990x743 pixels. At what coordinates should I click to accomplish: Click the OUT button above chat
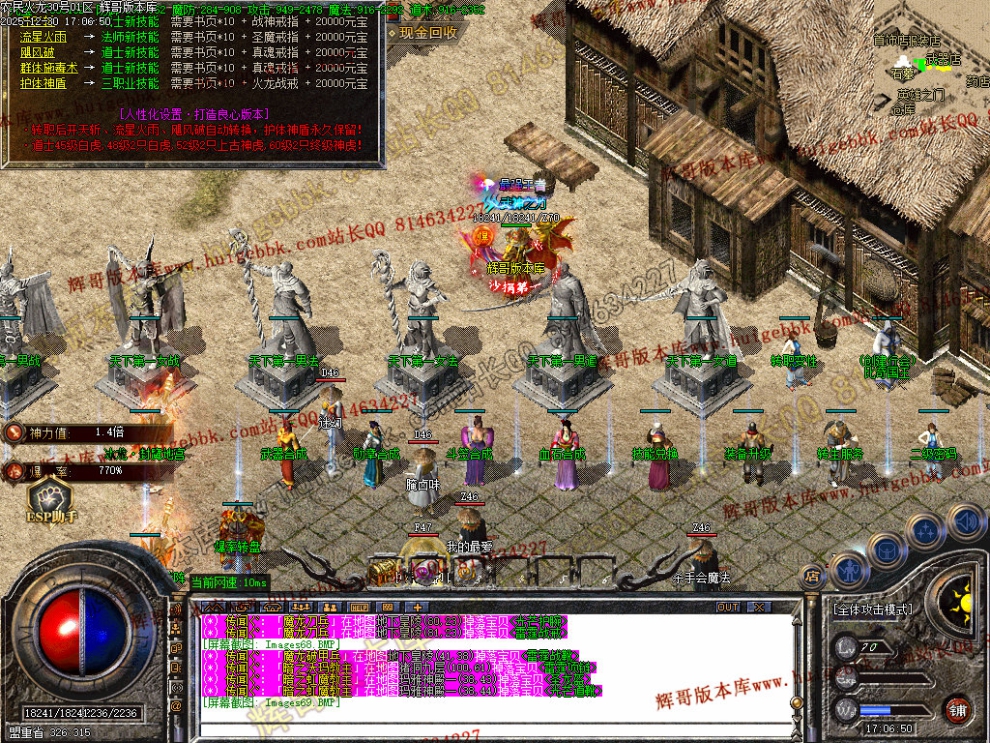728,607
